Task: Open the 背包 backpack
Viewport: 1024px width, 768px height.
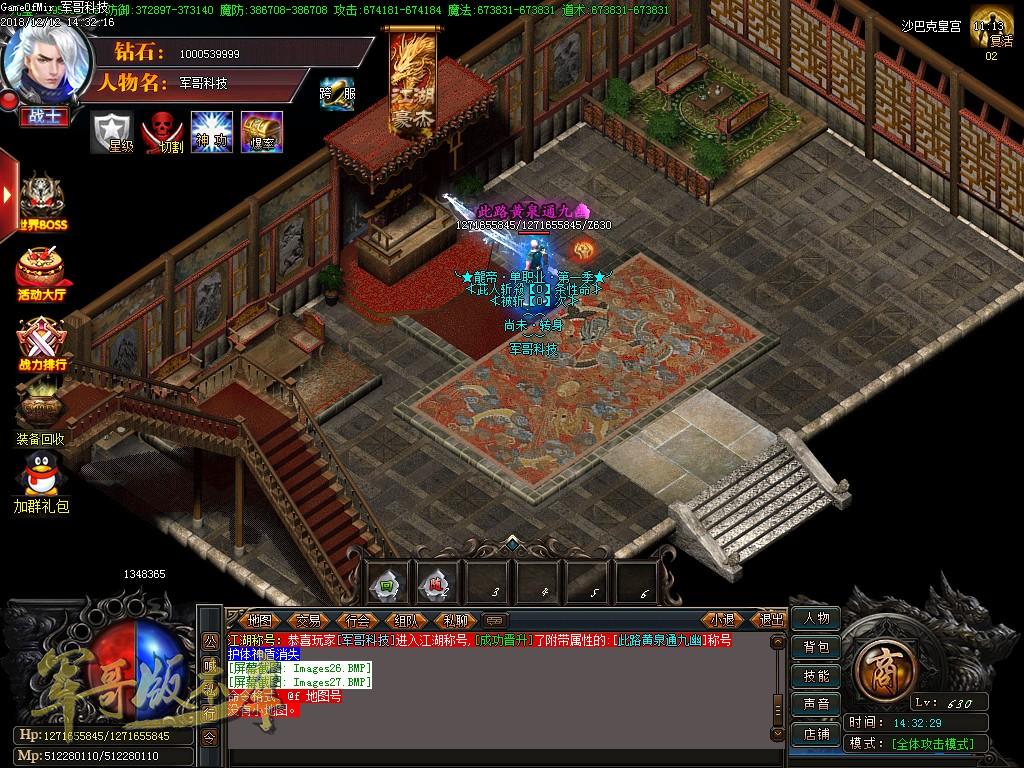Action: click(816, 647)
